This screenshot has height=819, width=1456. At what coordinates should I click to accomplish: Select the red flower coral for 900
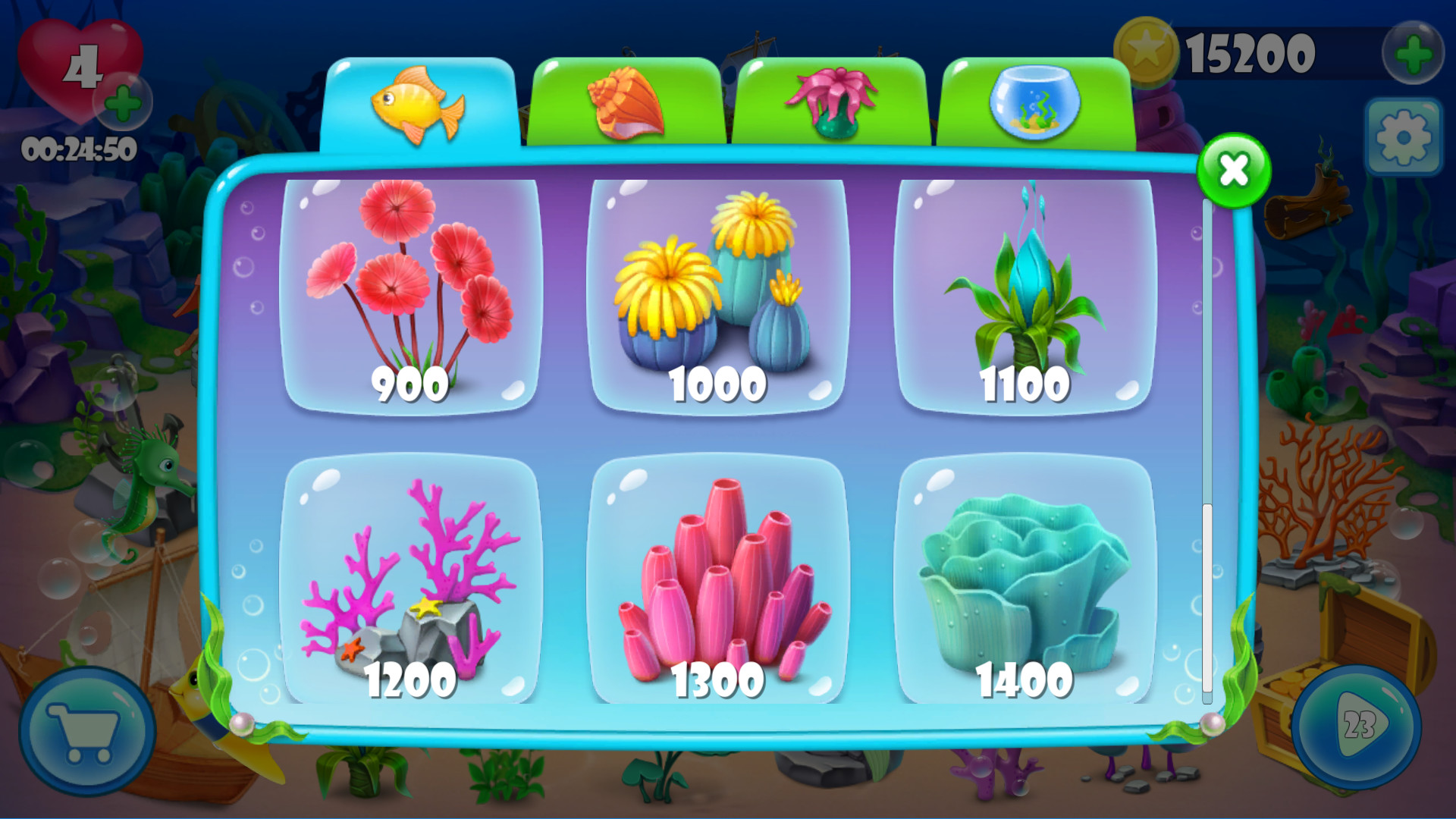point(410,292)
